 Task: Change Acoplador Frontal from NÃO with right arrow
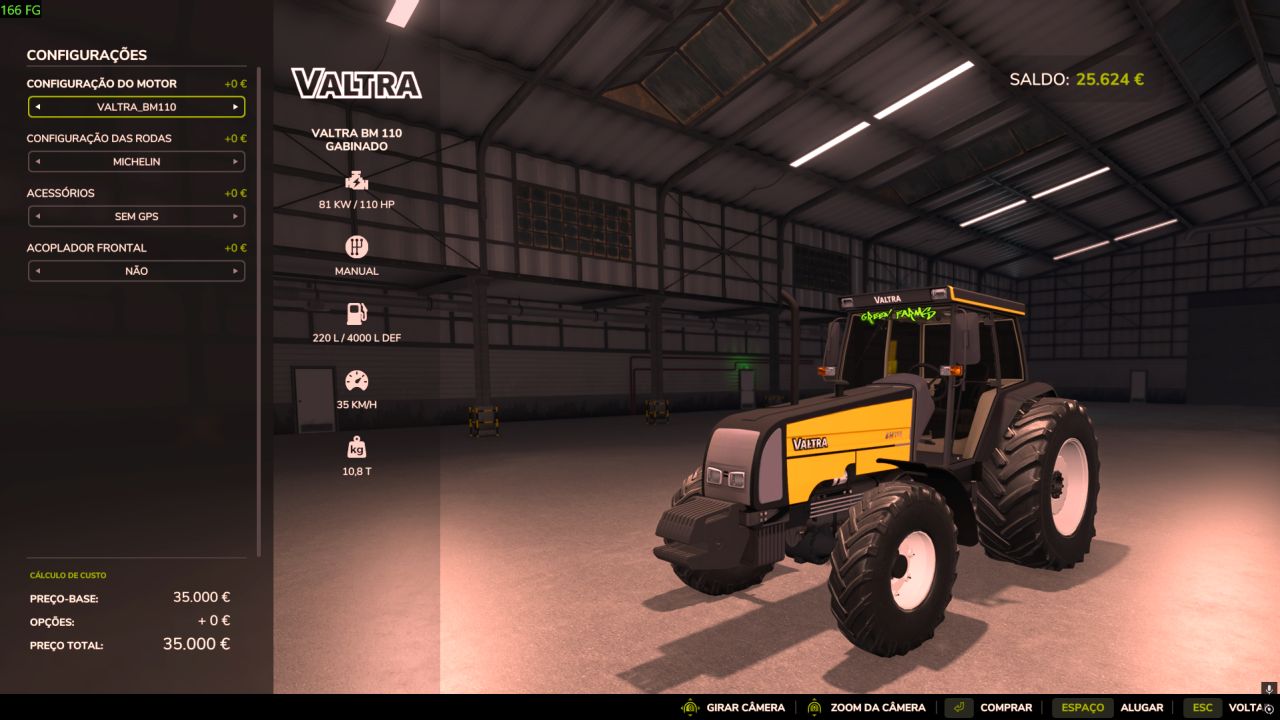tap(236, 271)
